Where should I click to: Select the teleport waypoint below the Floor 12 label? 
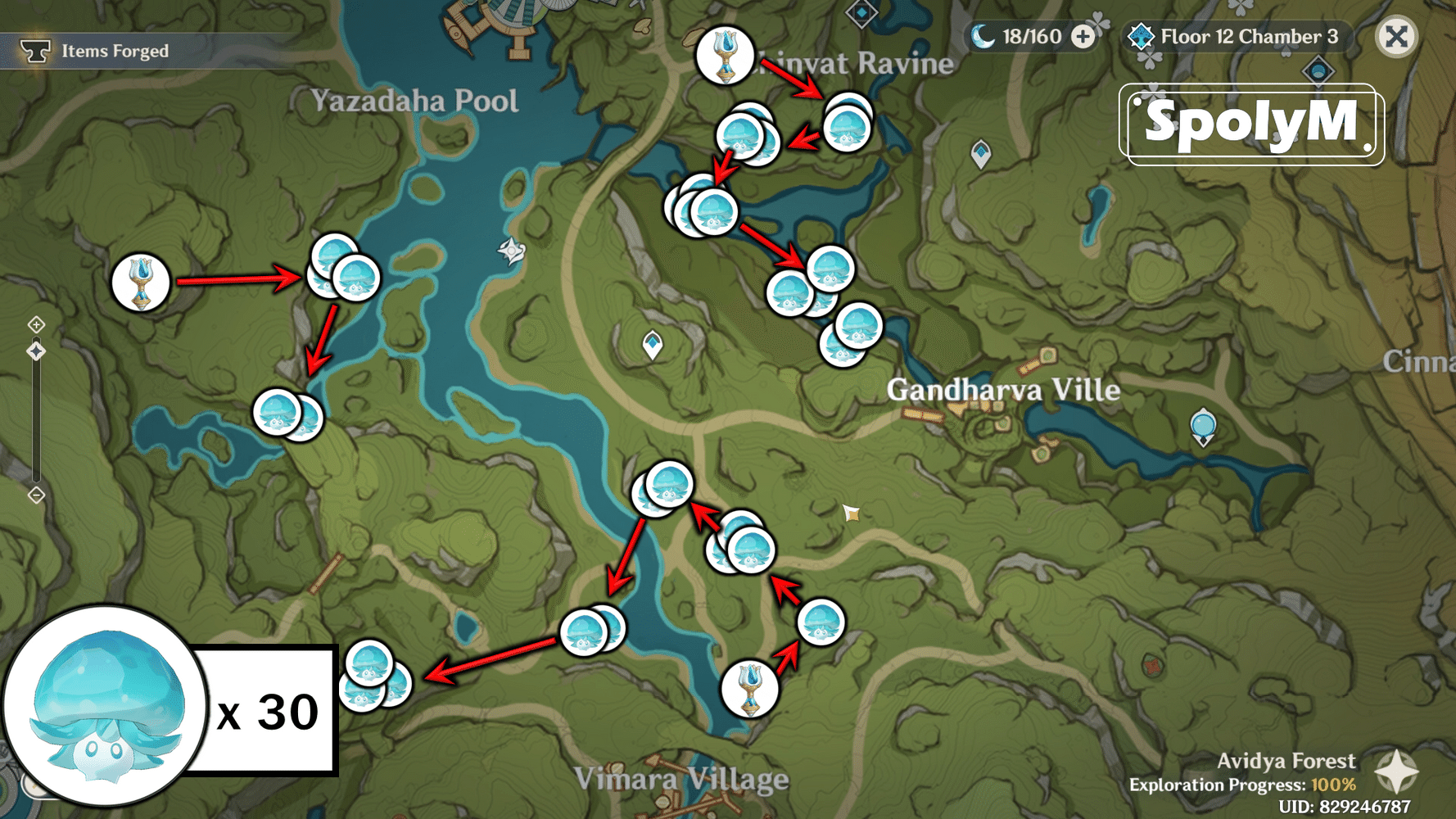(x=1318, y=72)
